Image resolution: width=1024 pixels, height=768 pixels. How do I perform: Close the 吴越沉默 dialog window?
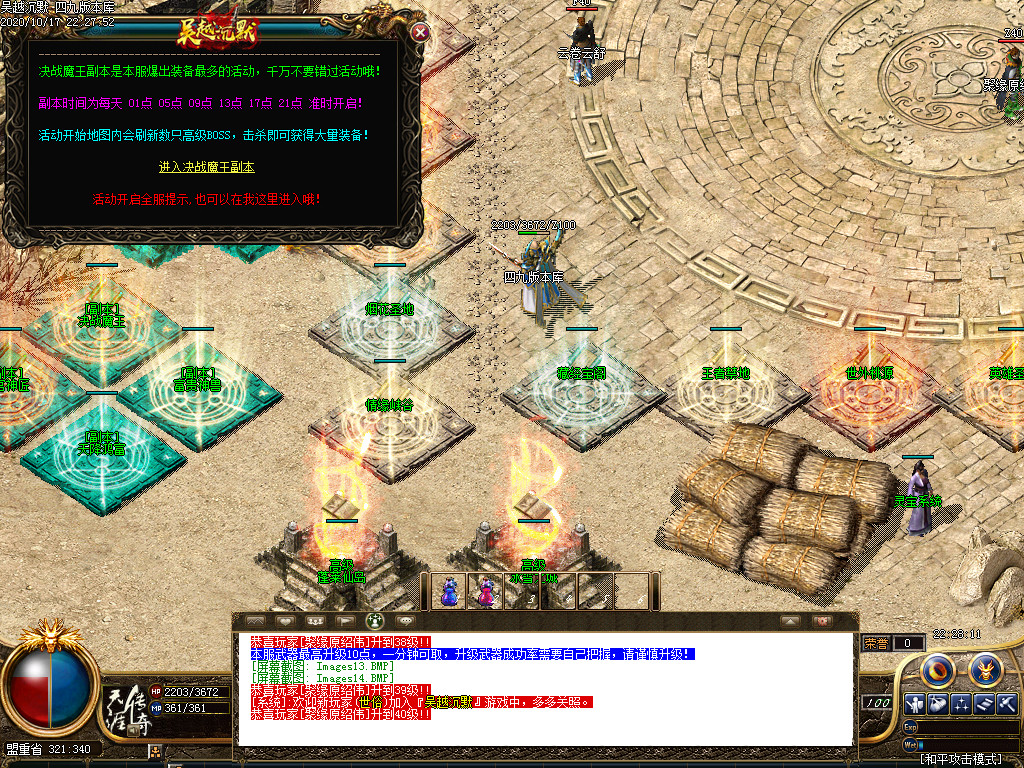tap(421, 32)
